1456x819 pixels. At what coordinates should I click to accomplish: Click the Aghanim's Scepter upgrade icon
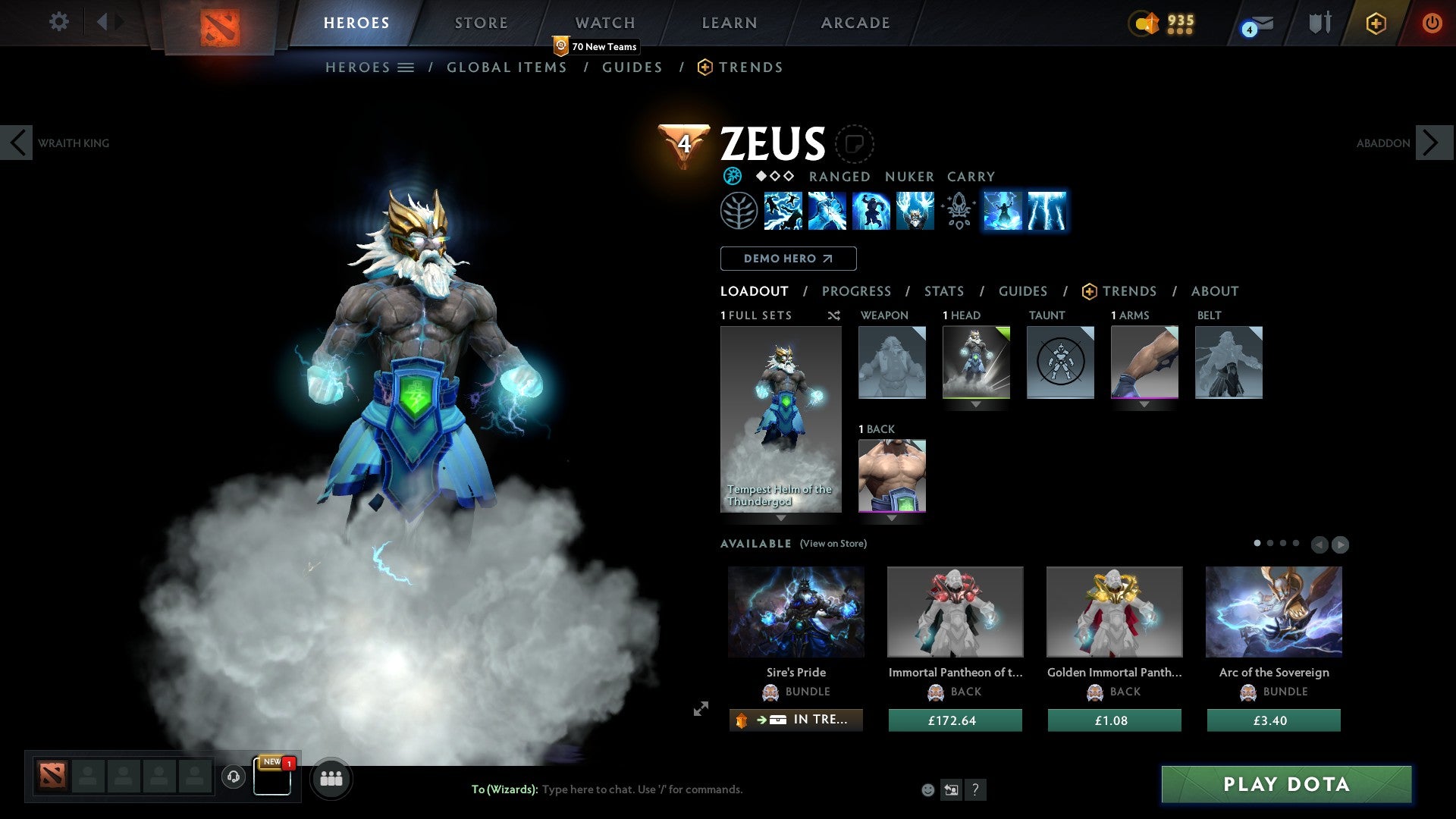point(958,211)
